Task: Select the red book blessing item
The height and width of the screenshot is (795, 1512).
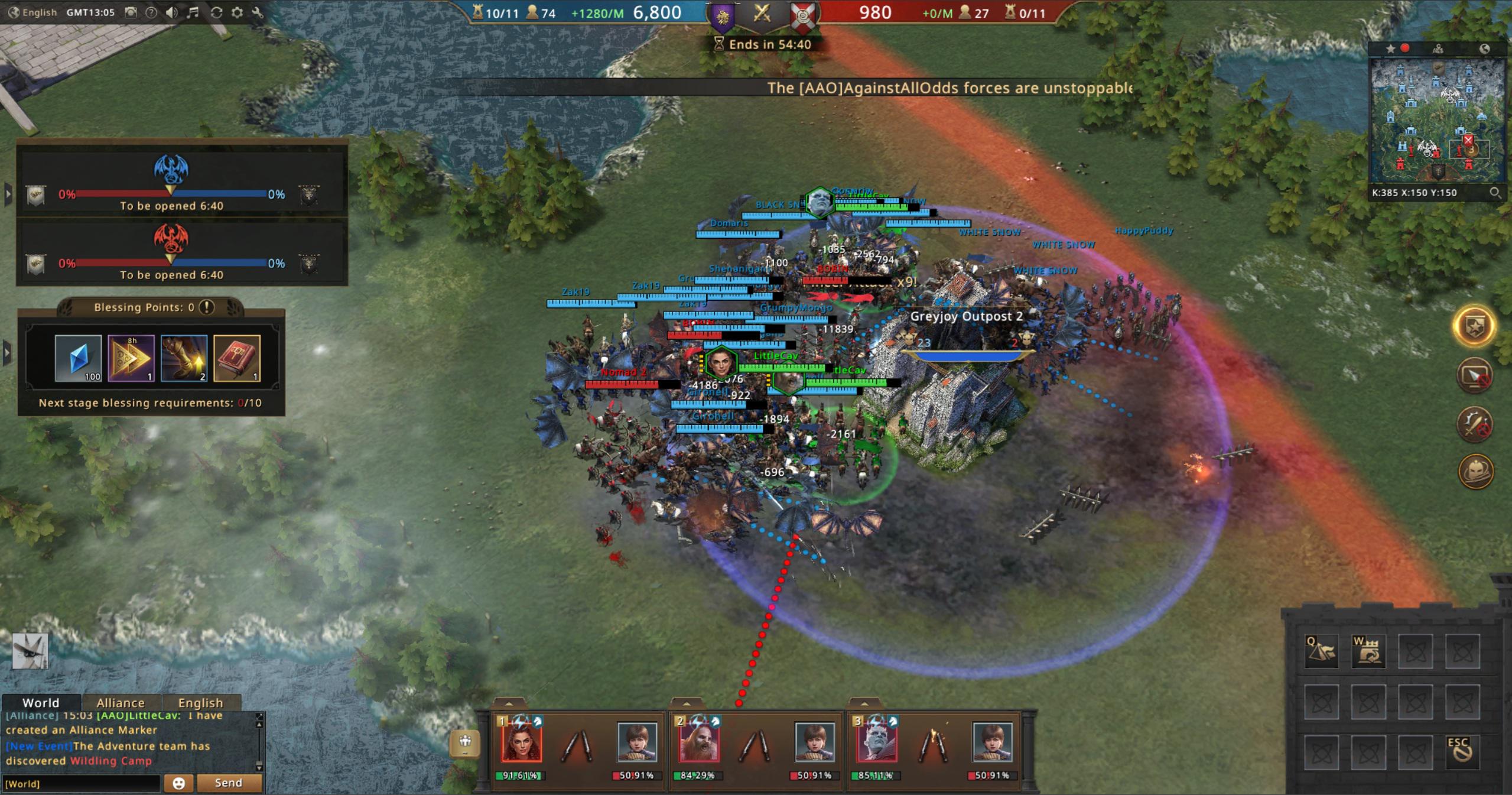Action: coord(237,358)
